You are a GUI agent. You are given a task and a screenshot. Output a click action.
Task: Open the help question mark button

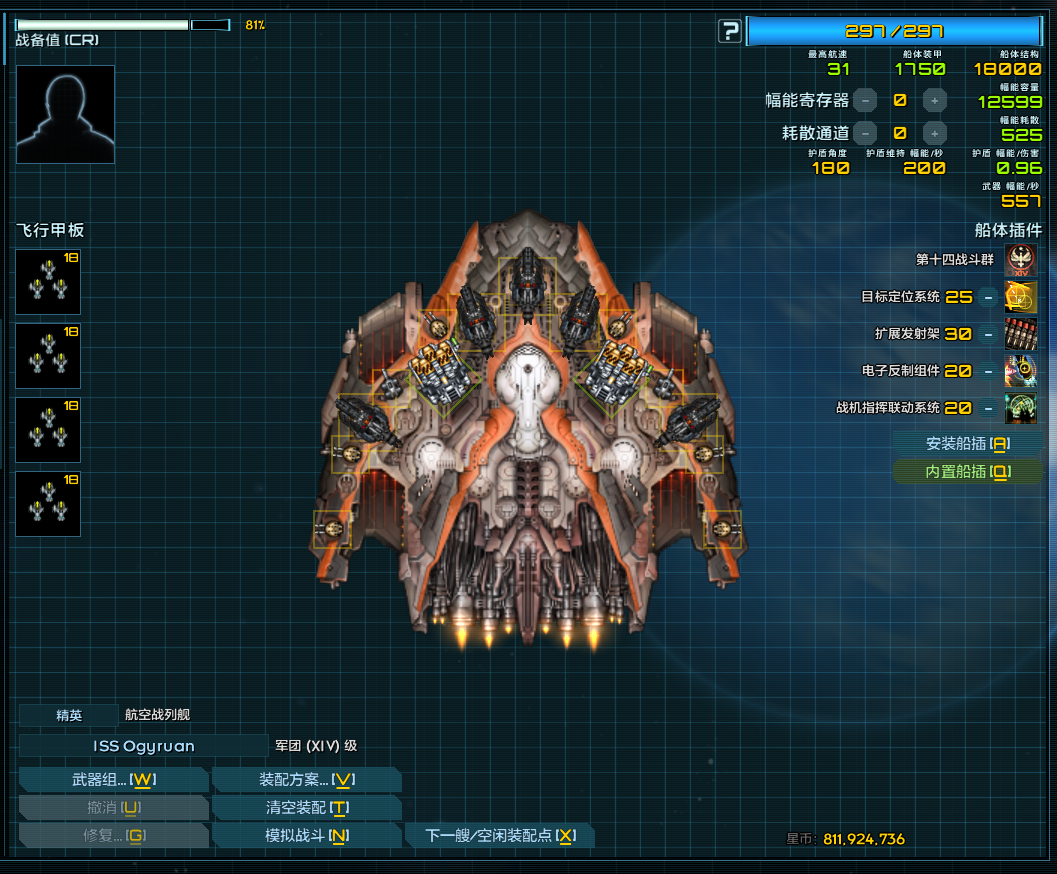tap(729, 31)
